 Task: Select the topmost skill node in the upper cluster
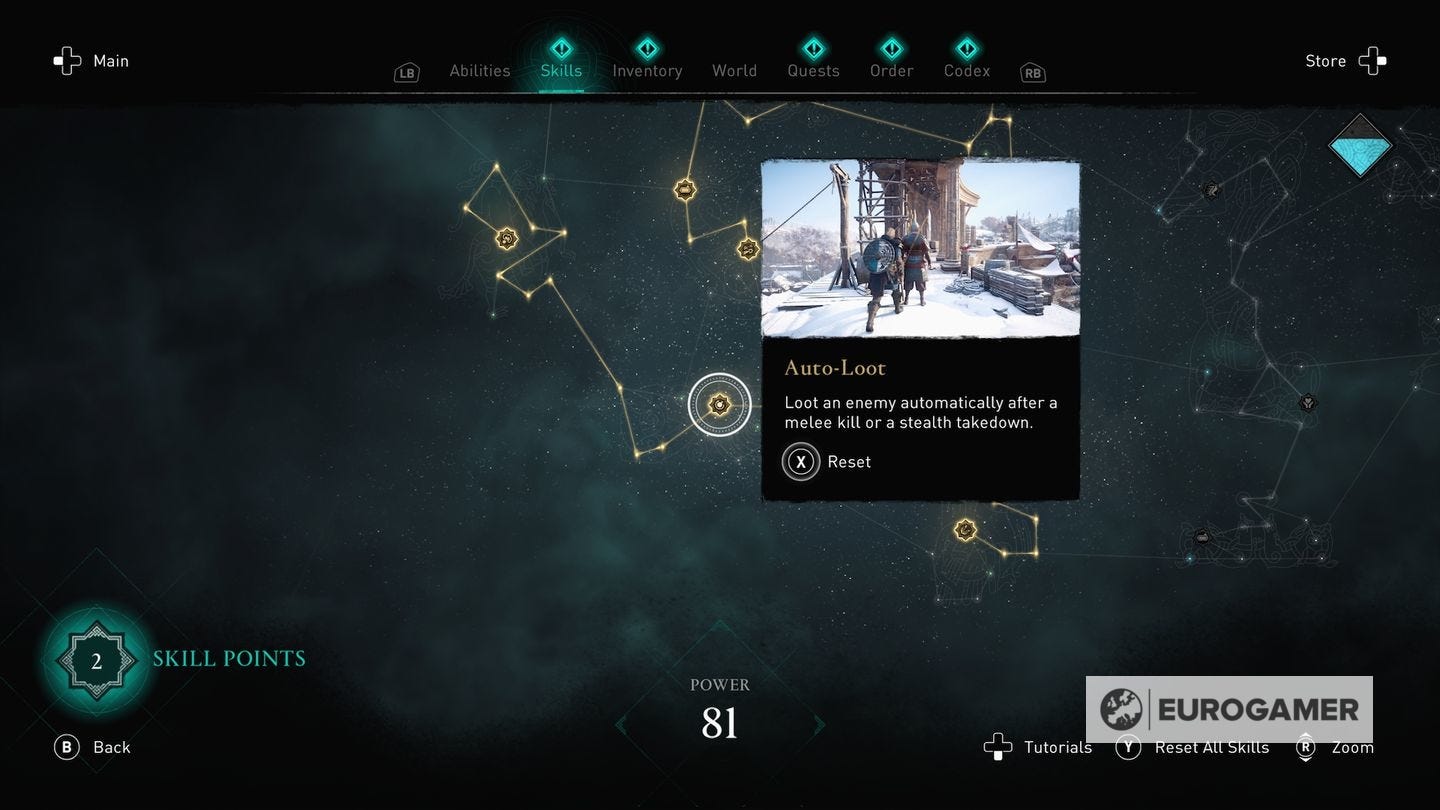(684, 189)
